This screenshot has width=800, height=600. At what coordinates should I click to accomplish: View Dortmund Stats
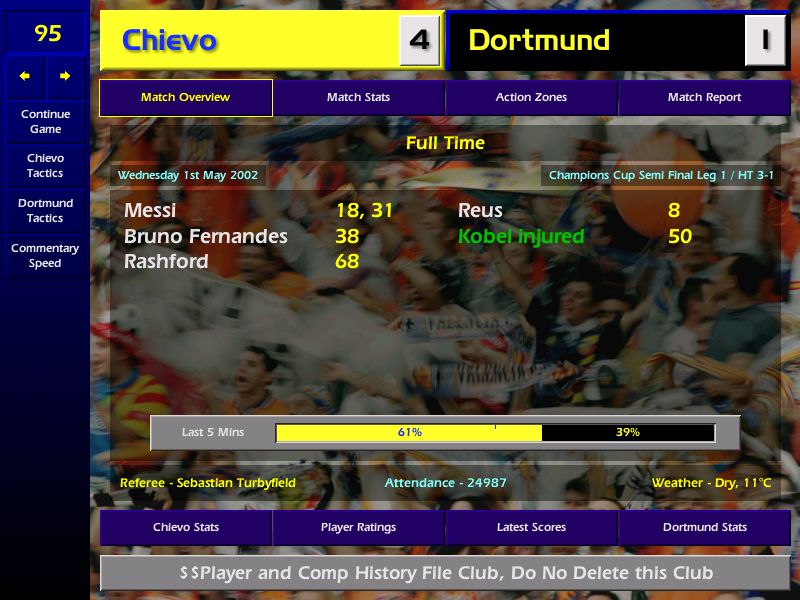(x=704, y=527)
